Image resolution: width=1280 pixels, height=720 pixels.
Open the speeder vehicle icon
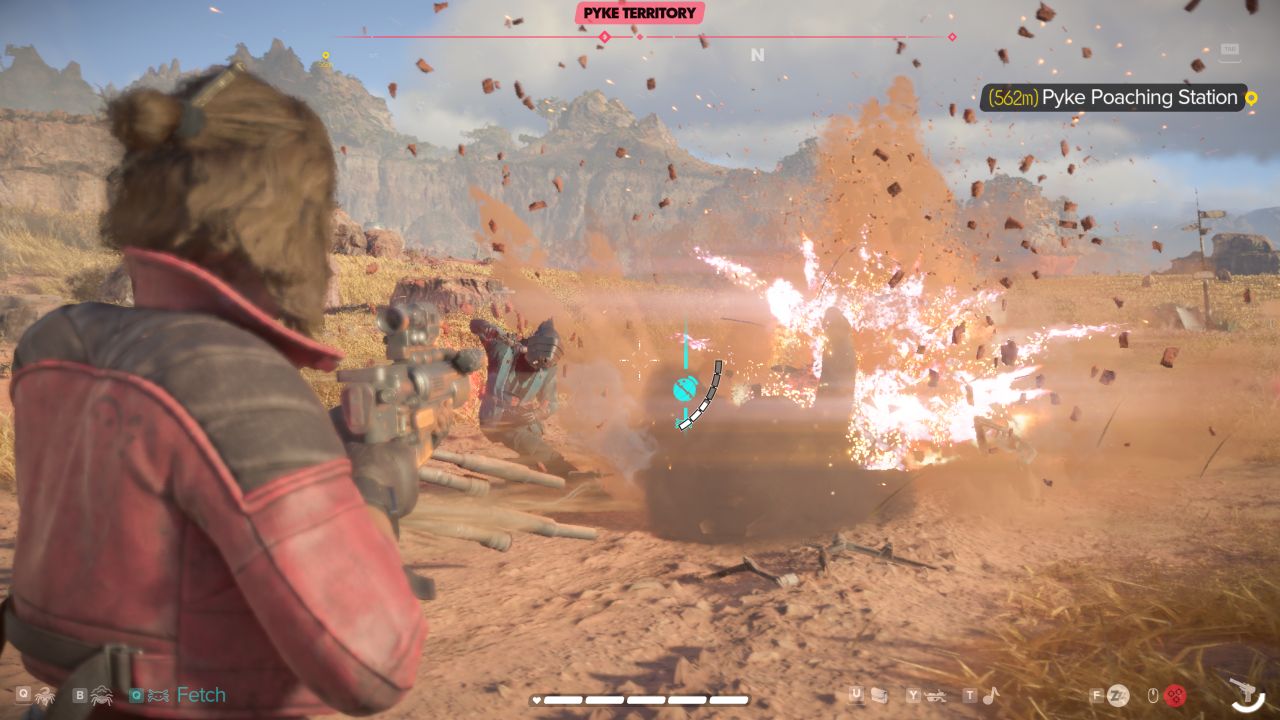(936, 695)
